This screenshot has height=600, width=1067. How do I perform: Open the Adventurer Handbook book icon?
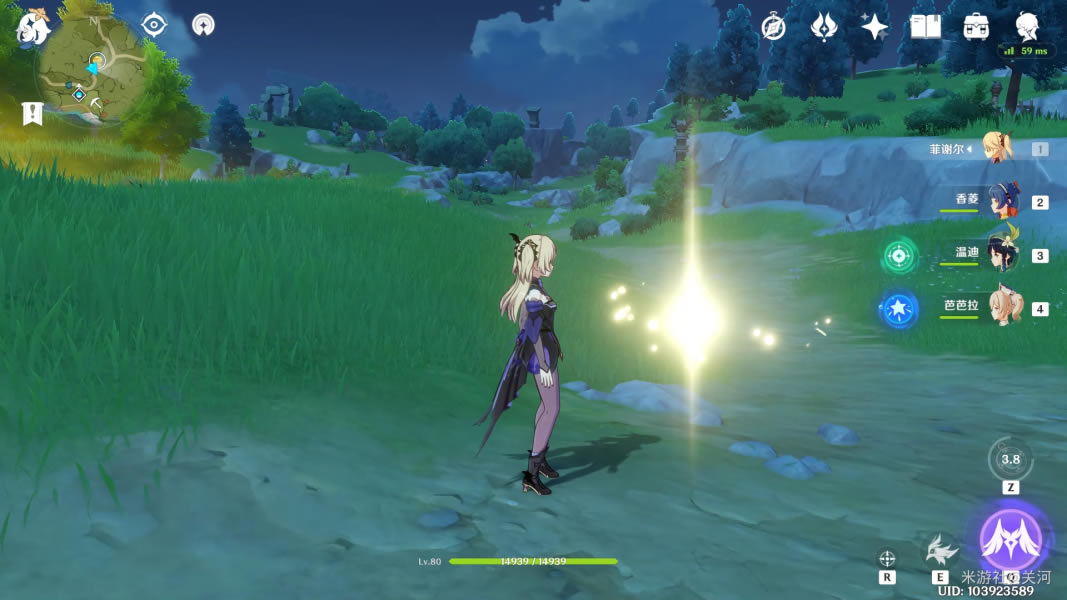pos(925,27)
